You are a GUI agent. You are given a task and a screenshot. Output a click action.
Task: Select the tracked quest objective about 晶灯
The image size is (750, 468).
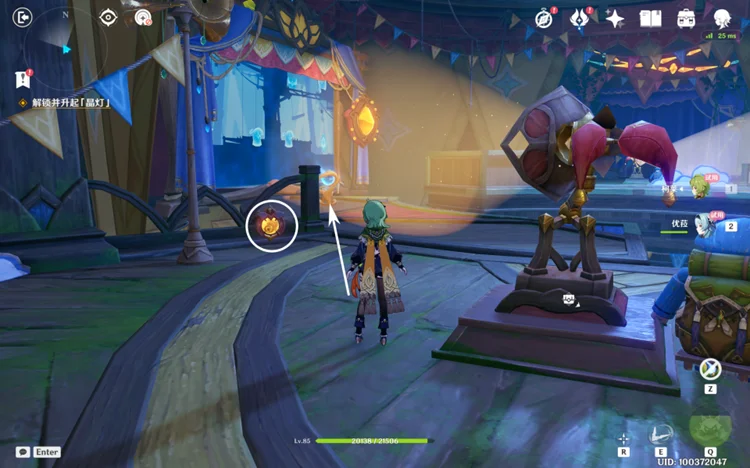[68, 103]
